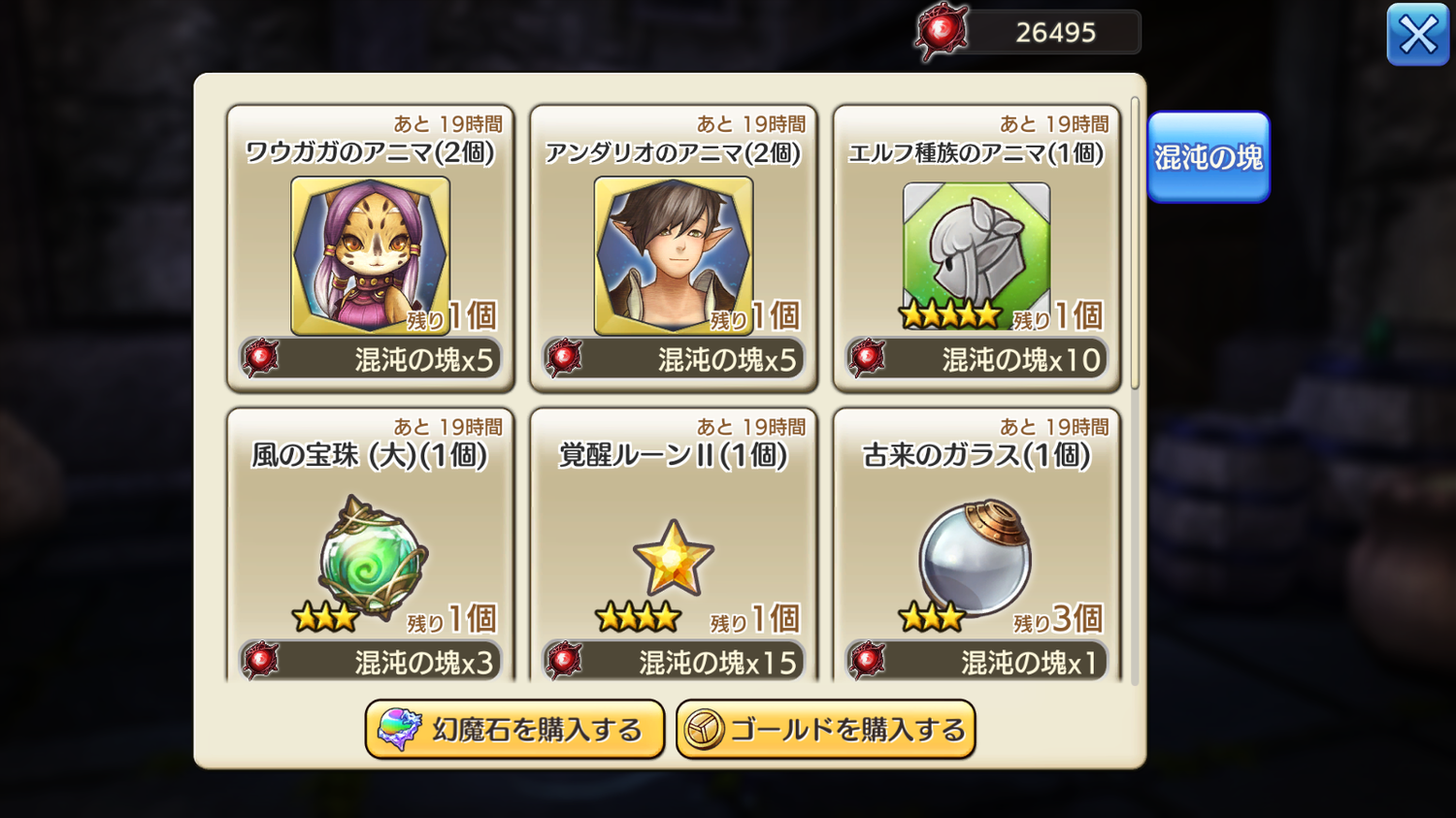Choose the アンダリオのアニマ shop item
Image resolution: width=1456 pixels, height=818 pixels.
click(673, 255)
